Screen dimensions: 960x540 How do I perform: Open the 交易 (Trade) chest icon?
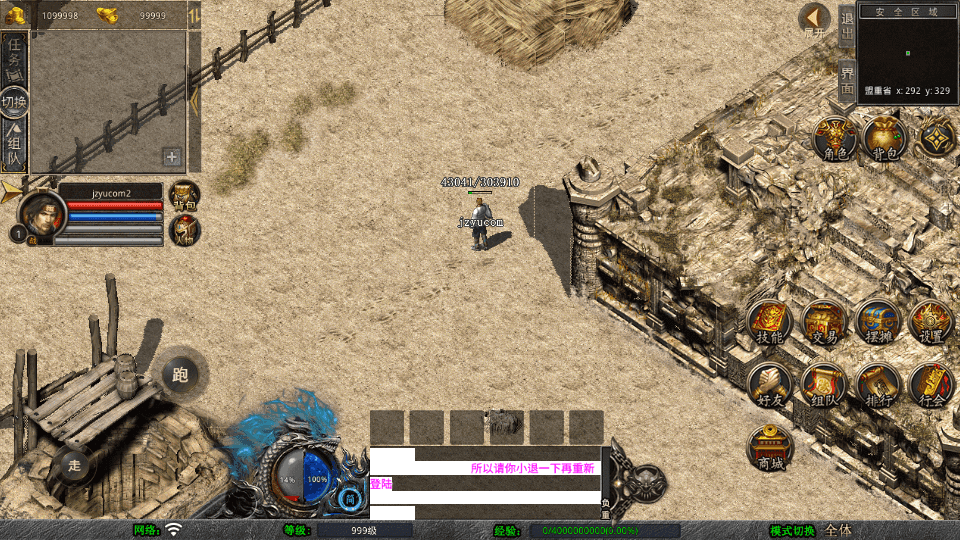pos(824,324)
